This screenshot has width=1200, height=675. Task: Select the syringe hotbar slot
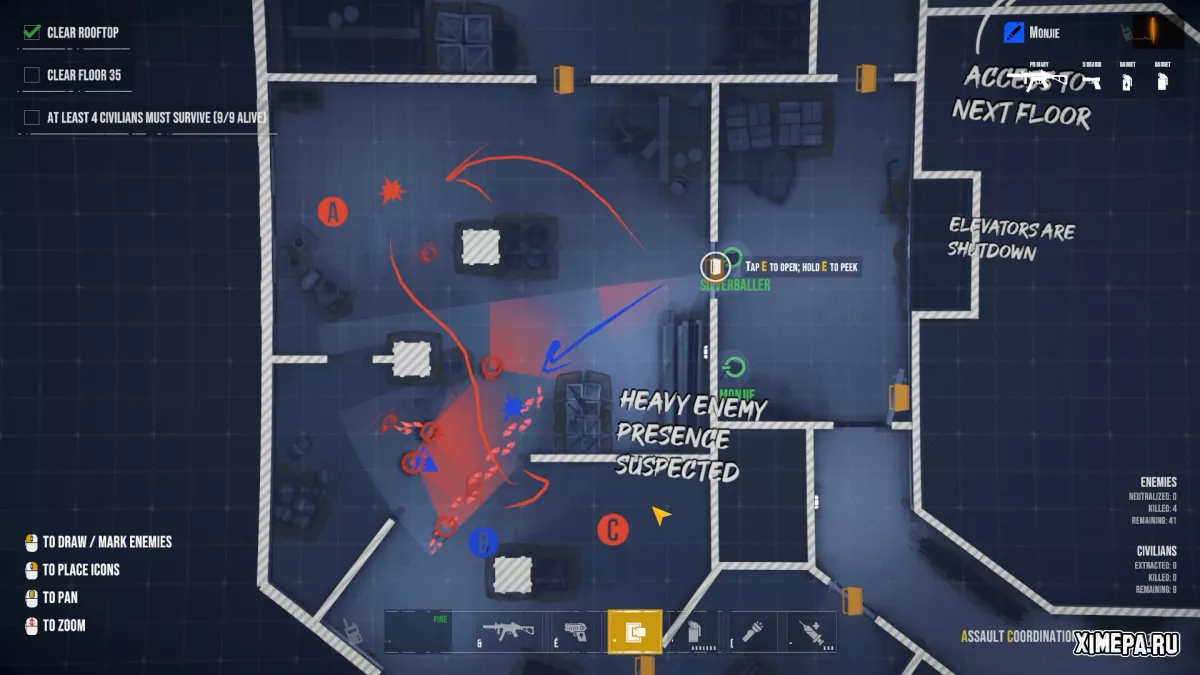pos(810,631)
